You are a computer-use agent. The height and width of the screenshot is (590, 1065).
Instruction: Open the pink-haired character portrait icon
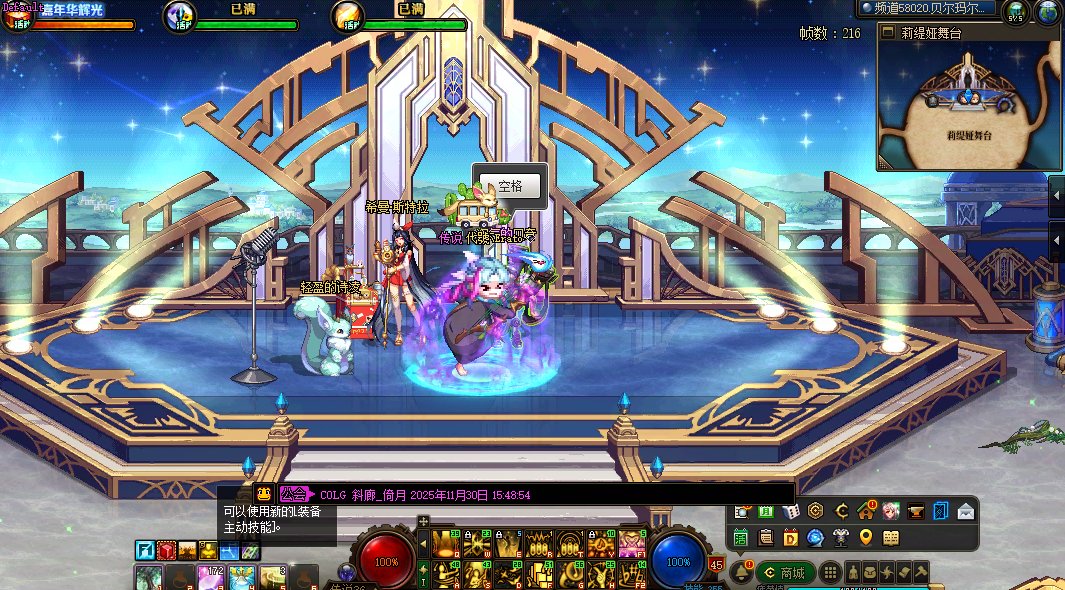point(890,512)
